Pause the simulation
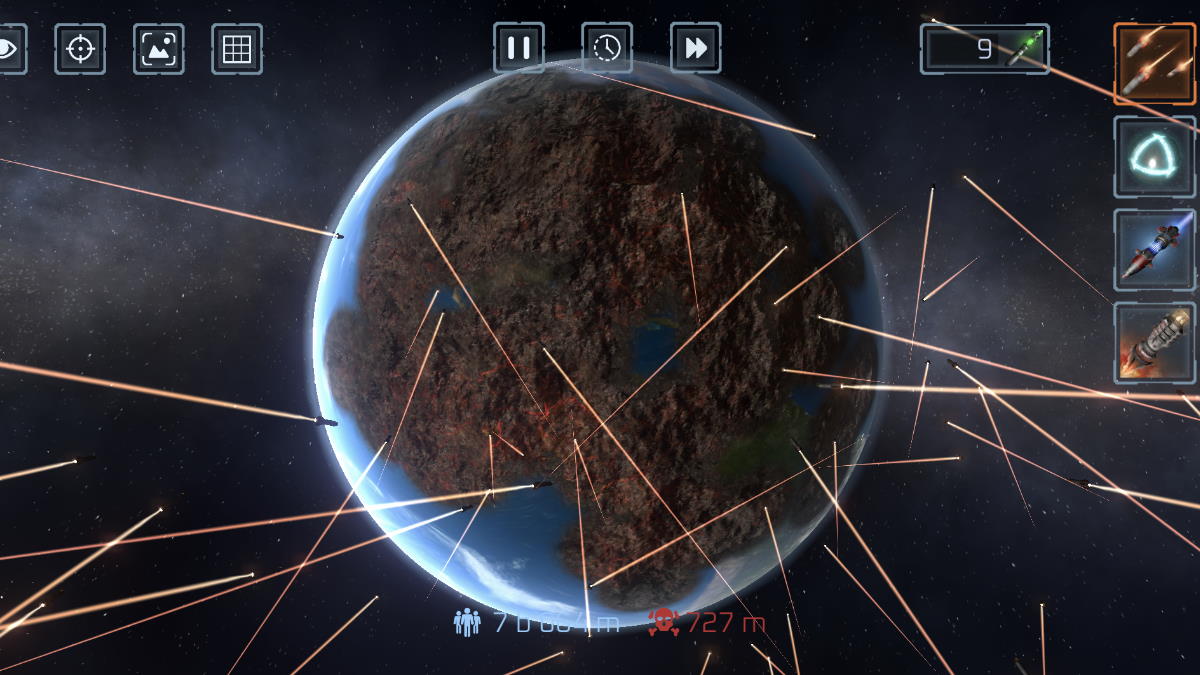The width and height of the screenshot is (1200, 675). point(518,48)
